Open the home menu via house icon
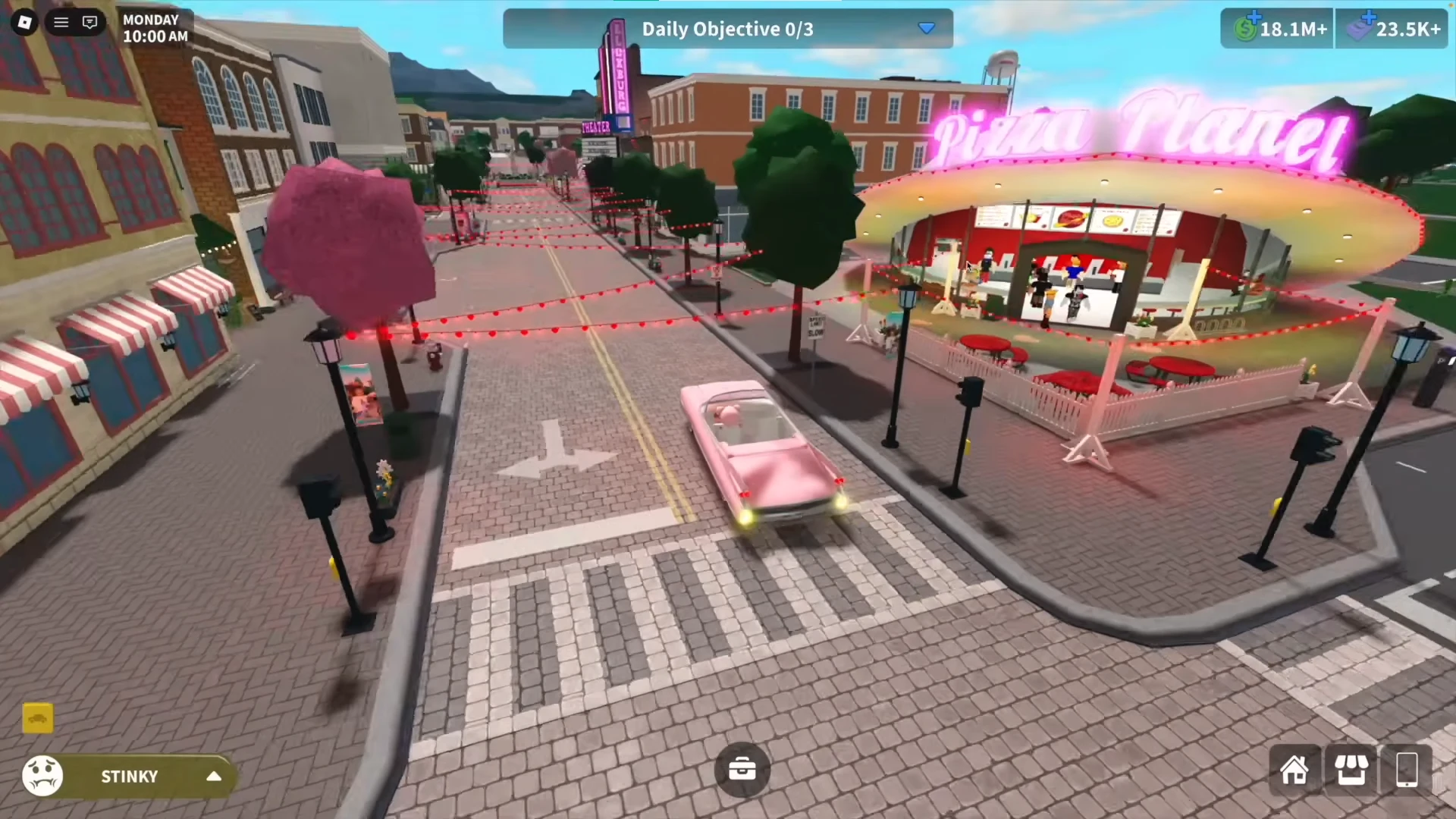This screenshot has height=819, width=1456. 1294,770
